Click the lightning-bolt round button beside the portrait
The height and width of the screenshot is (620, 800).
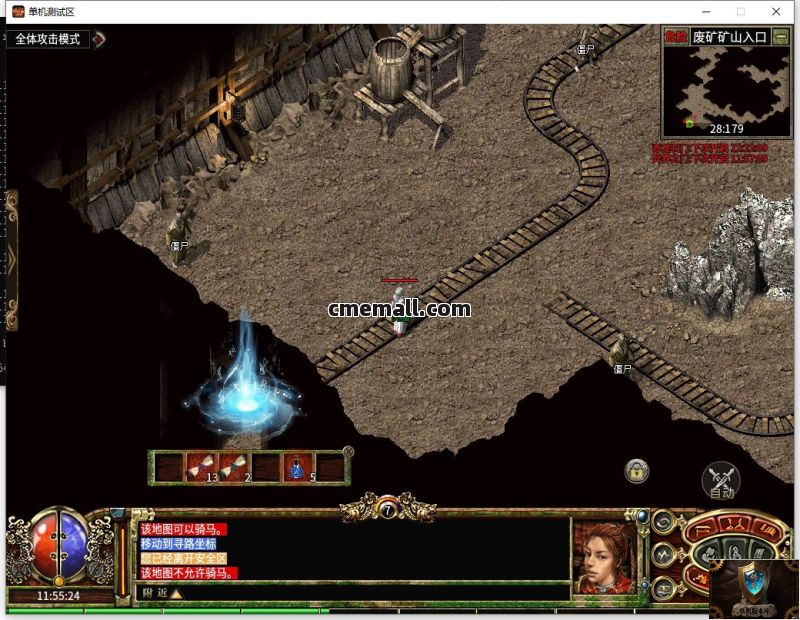[x=662, y=553]
